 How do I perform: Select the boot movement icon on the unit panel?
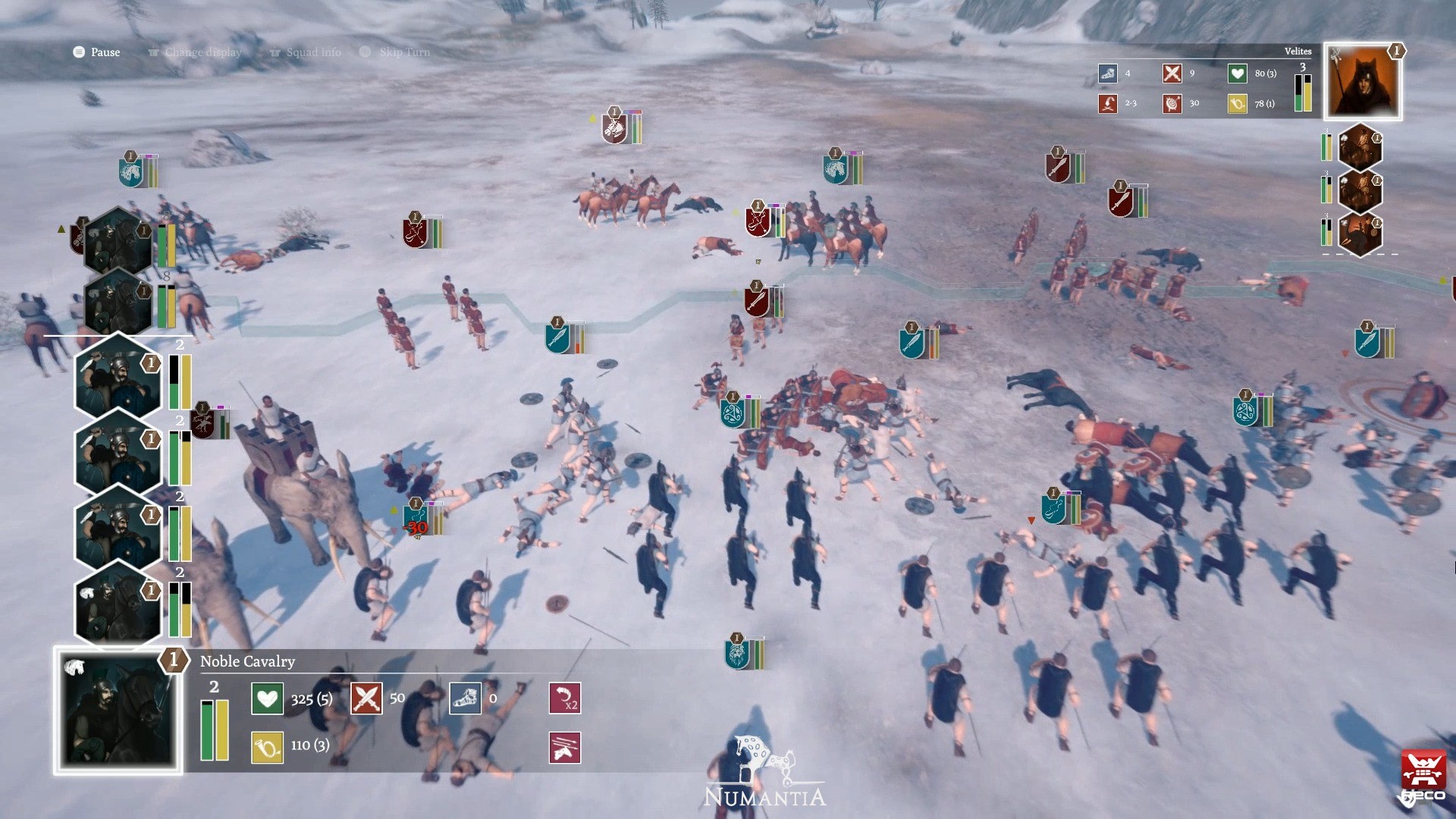coord(466,698)
